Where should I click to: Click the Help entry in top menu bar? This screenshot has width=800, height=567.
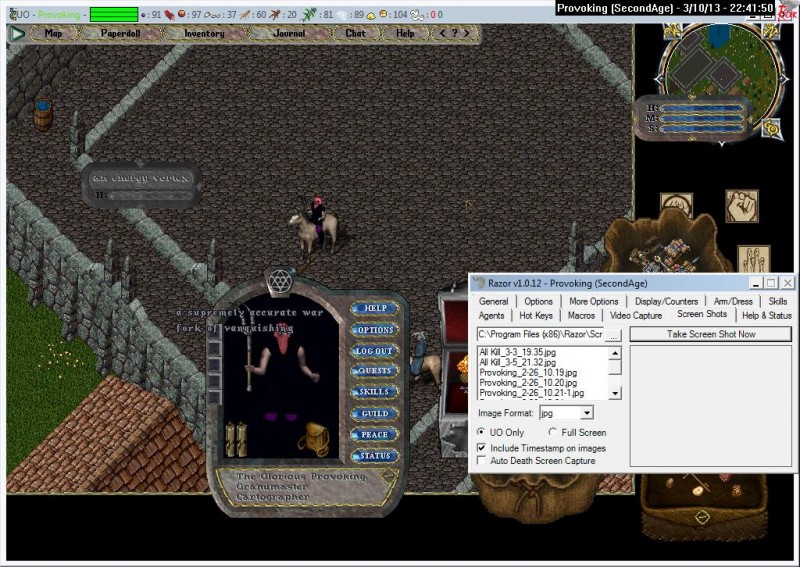405,33
